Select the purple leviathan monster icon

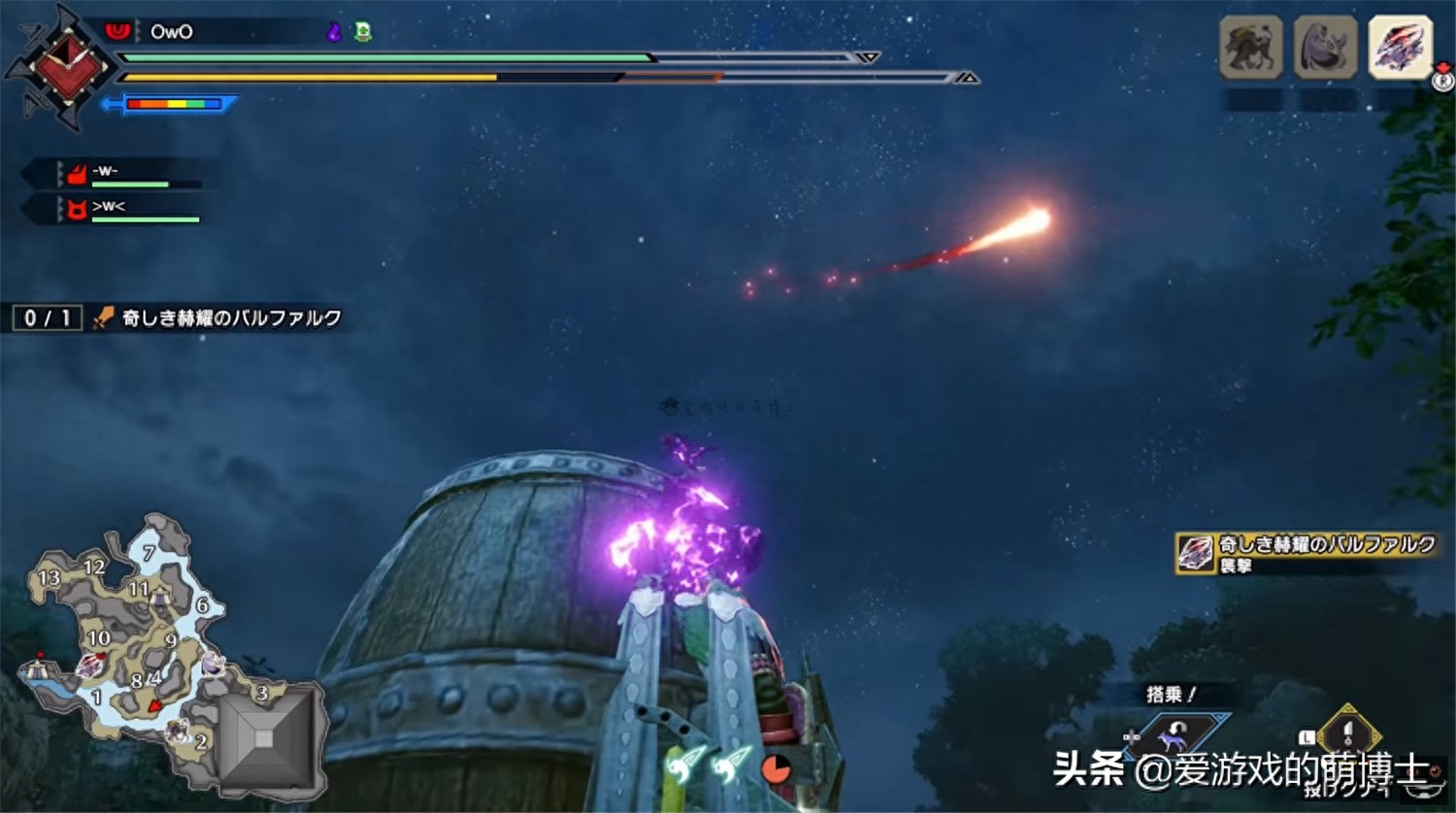tap(1325, 47)
